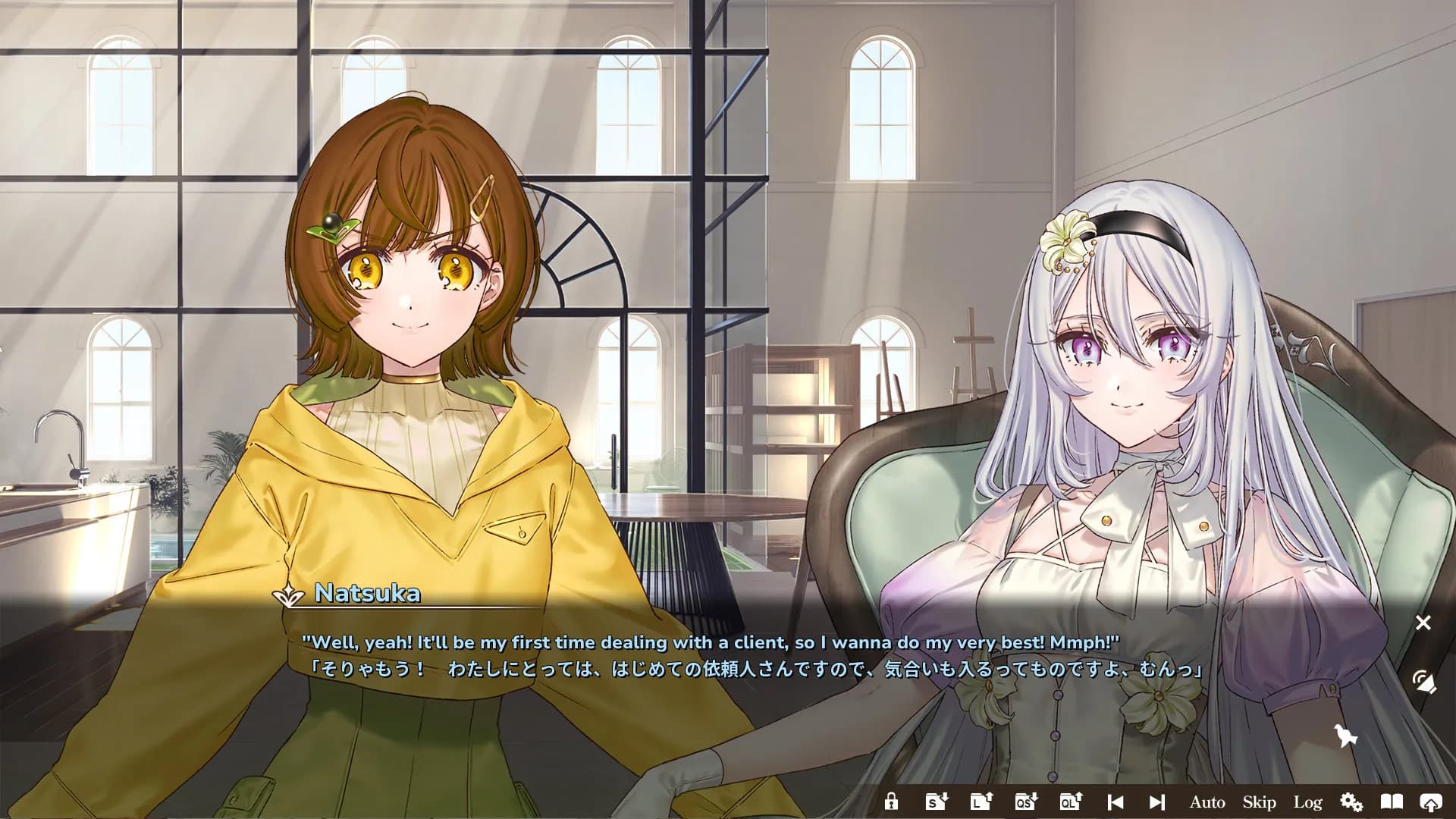Image resolution: width=1456 pixels, height=819 pixels.
Task: Lock the dialogue with the padlock icon
Action: 890,802
